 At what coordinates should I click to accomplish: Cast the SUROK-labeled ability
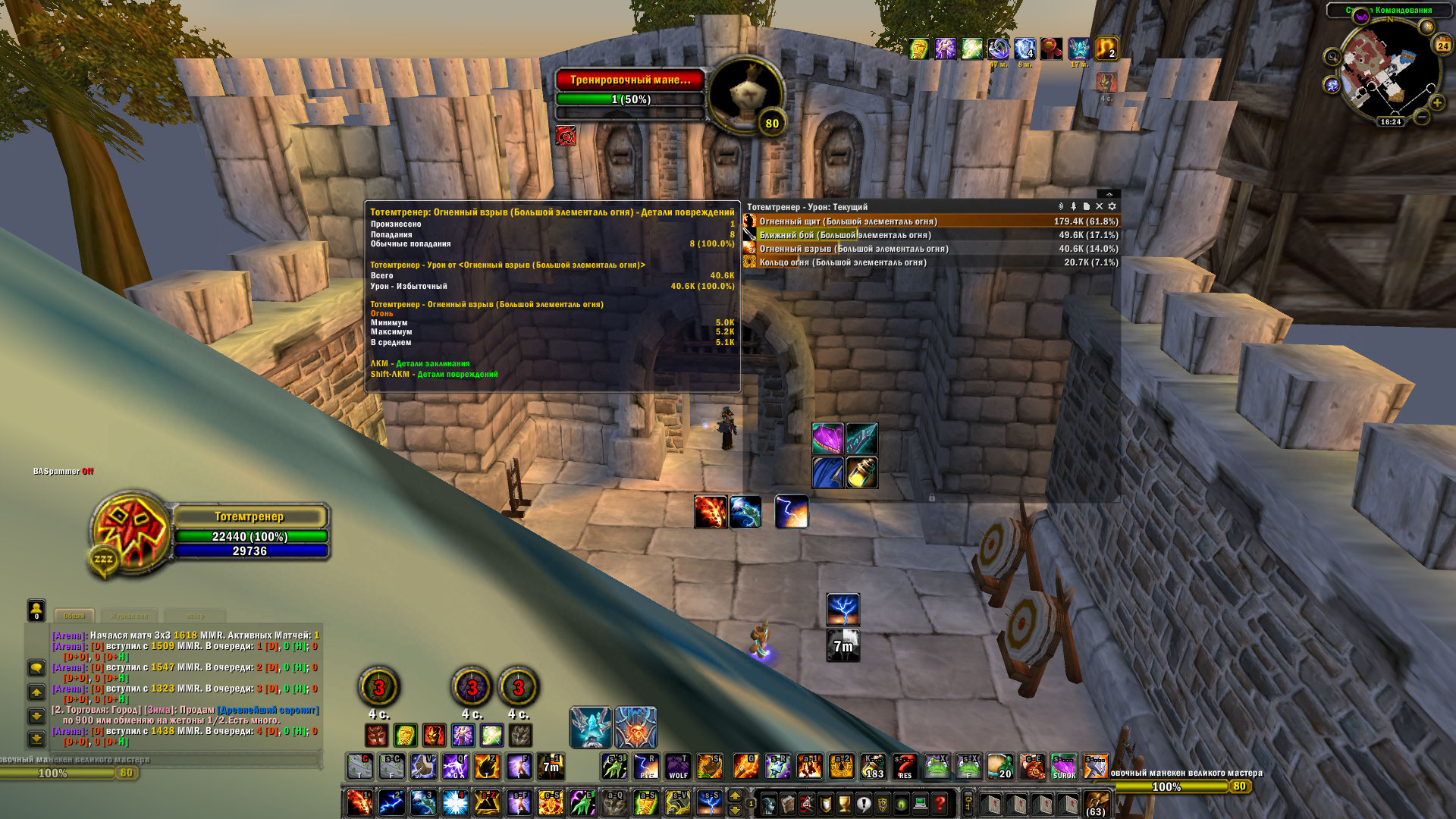(1064, 767)
